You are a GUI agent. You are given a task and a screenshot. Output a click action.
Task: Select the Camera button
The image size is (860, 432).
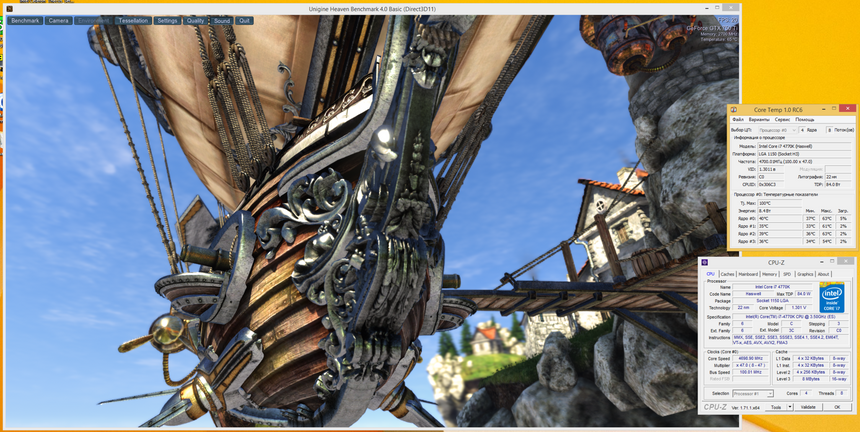(59, 20)
